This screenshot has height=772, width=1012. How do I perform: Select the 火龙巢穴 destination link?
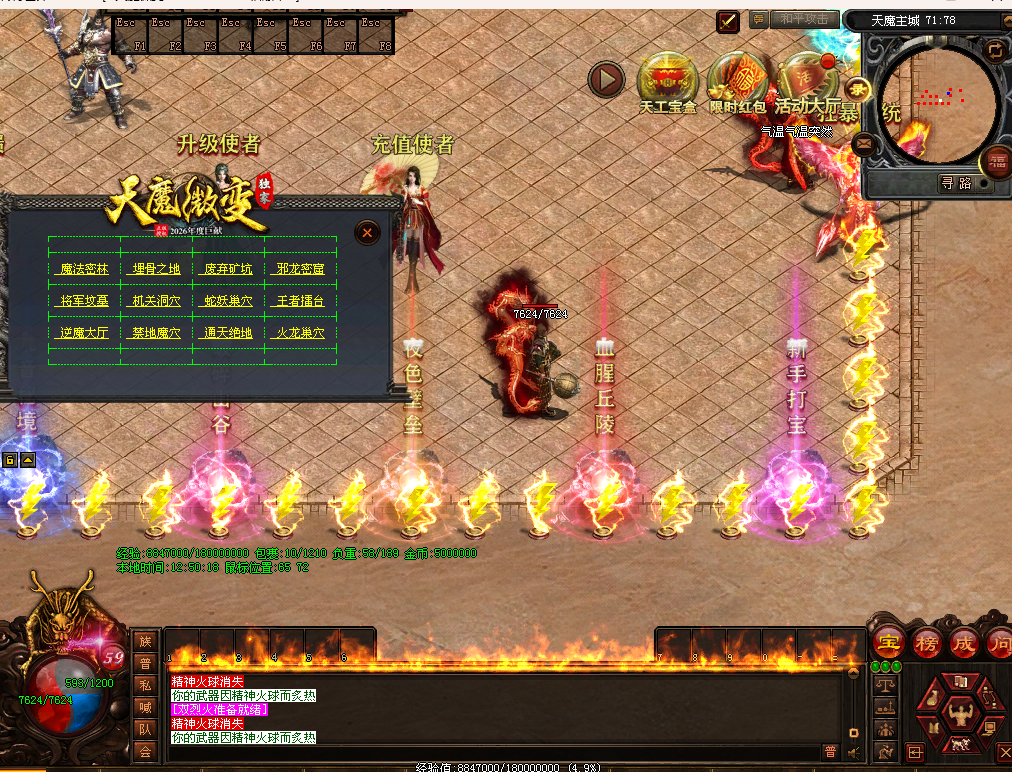point(300,333)
